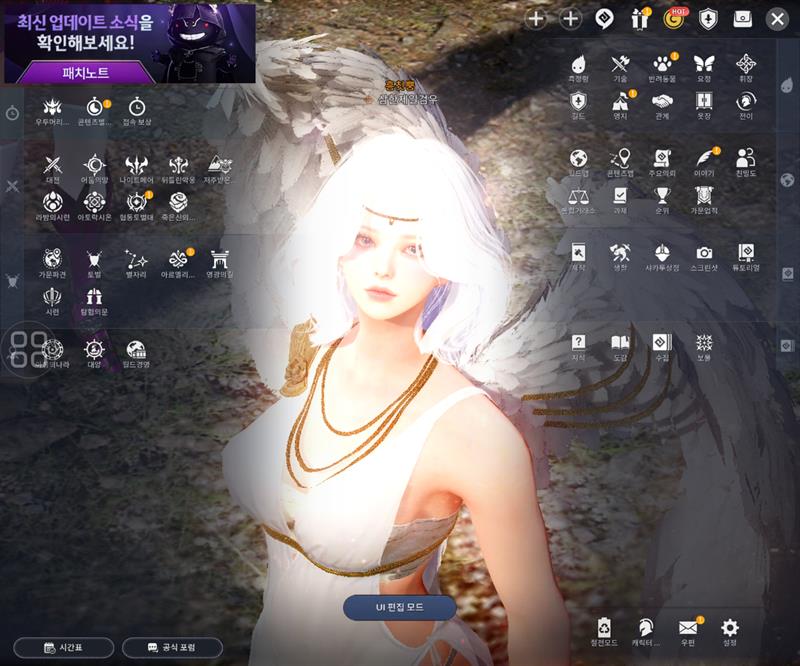
Task: Open the 요정 fairy menu
Action: (x=703, y=67)
